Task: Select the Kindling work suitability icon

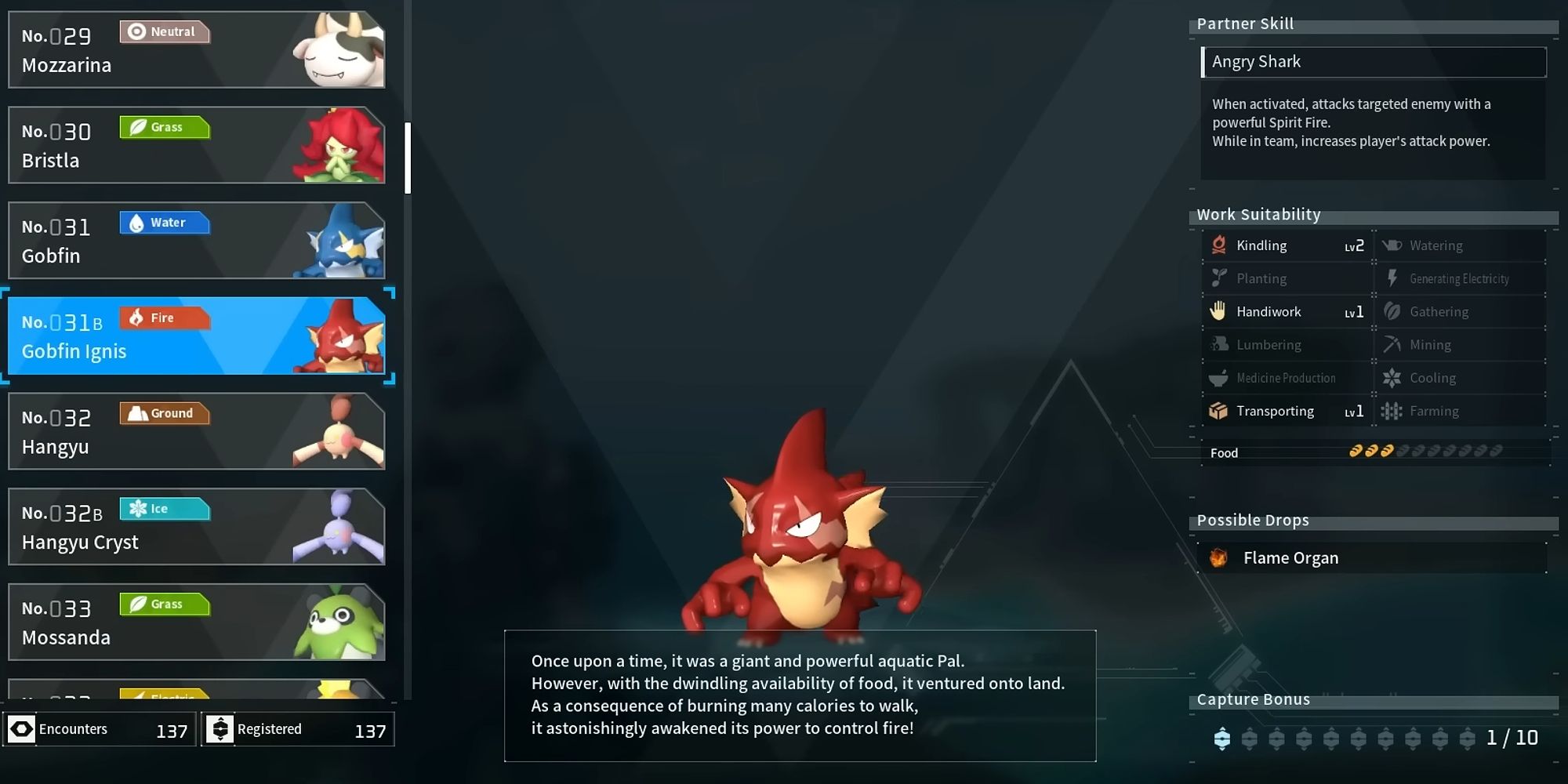Action: (x=1220, y=245)
